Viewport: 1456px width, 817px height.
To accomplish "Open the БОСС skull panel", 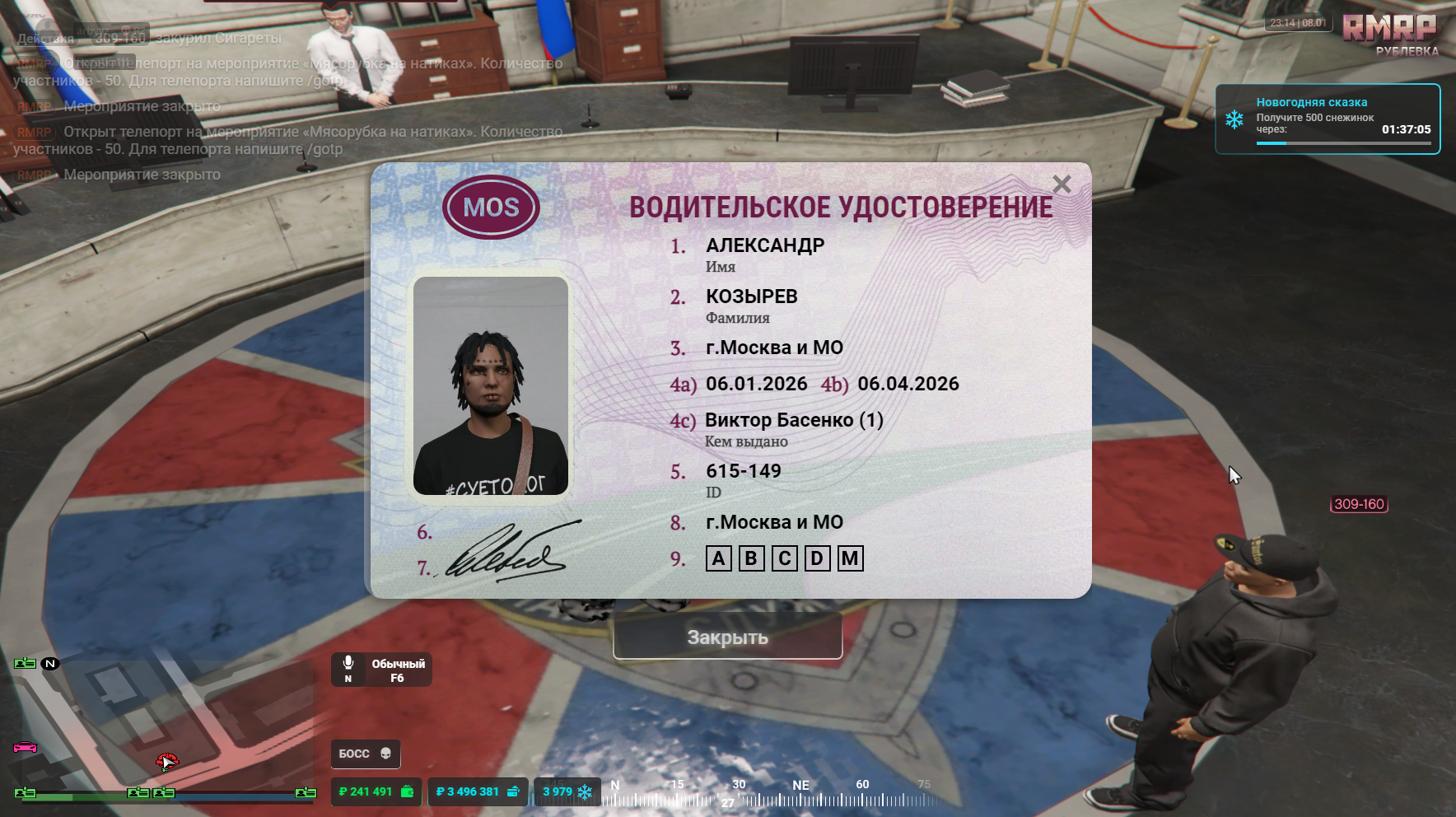I will coord(366,754).
